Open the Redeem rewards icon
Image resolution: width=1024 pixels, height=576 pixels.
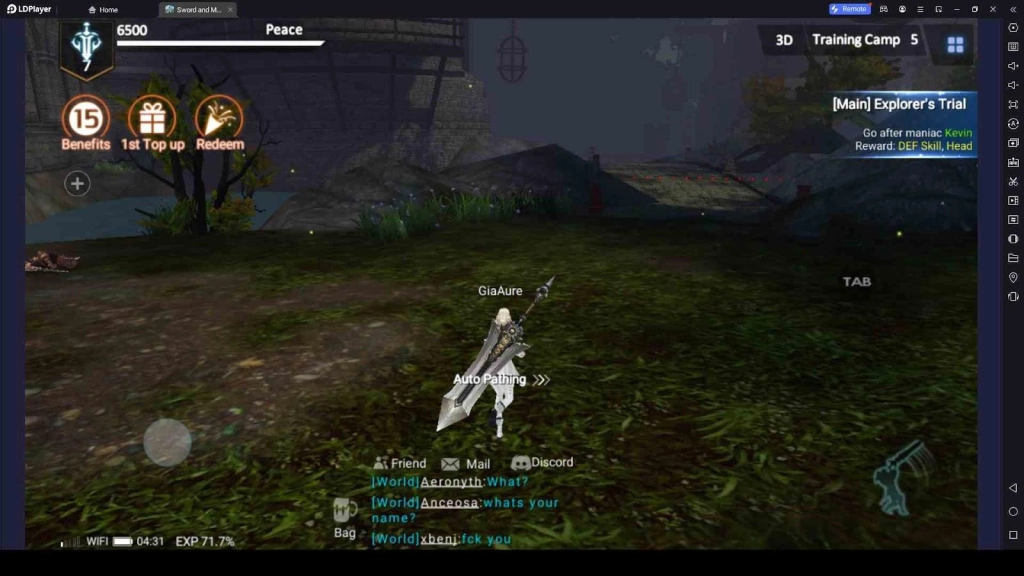[x=219, y=120]
